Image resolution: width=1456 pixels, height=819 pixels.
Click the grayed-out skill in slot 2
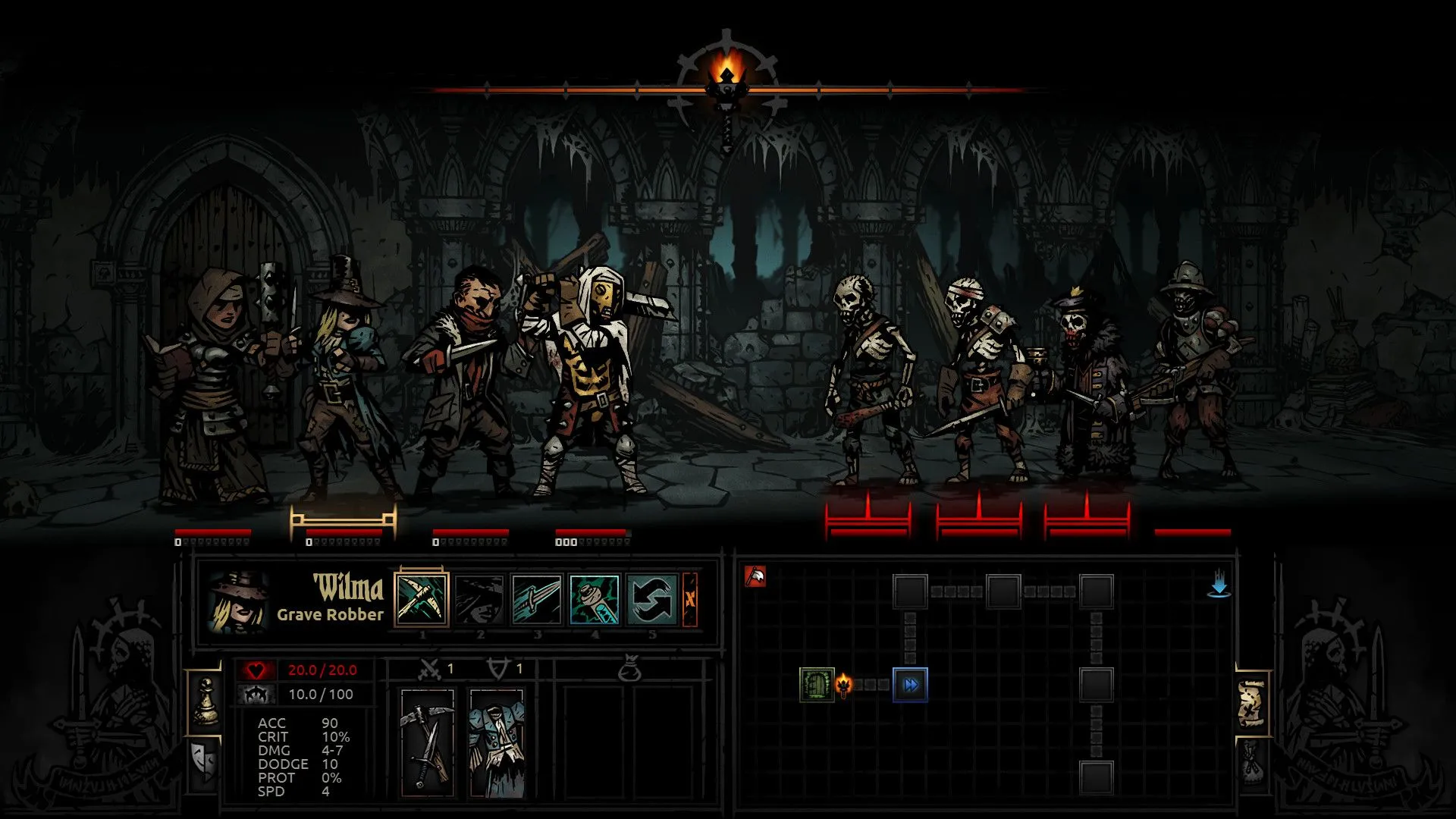click(x=479, y=598)
